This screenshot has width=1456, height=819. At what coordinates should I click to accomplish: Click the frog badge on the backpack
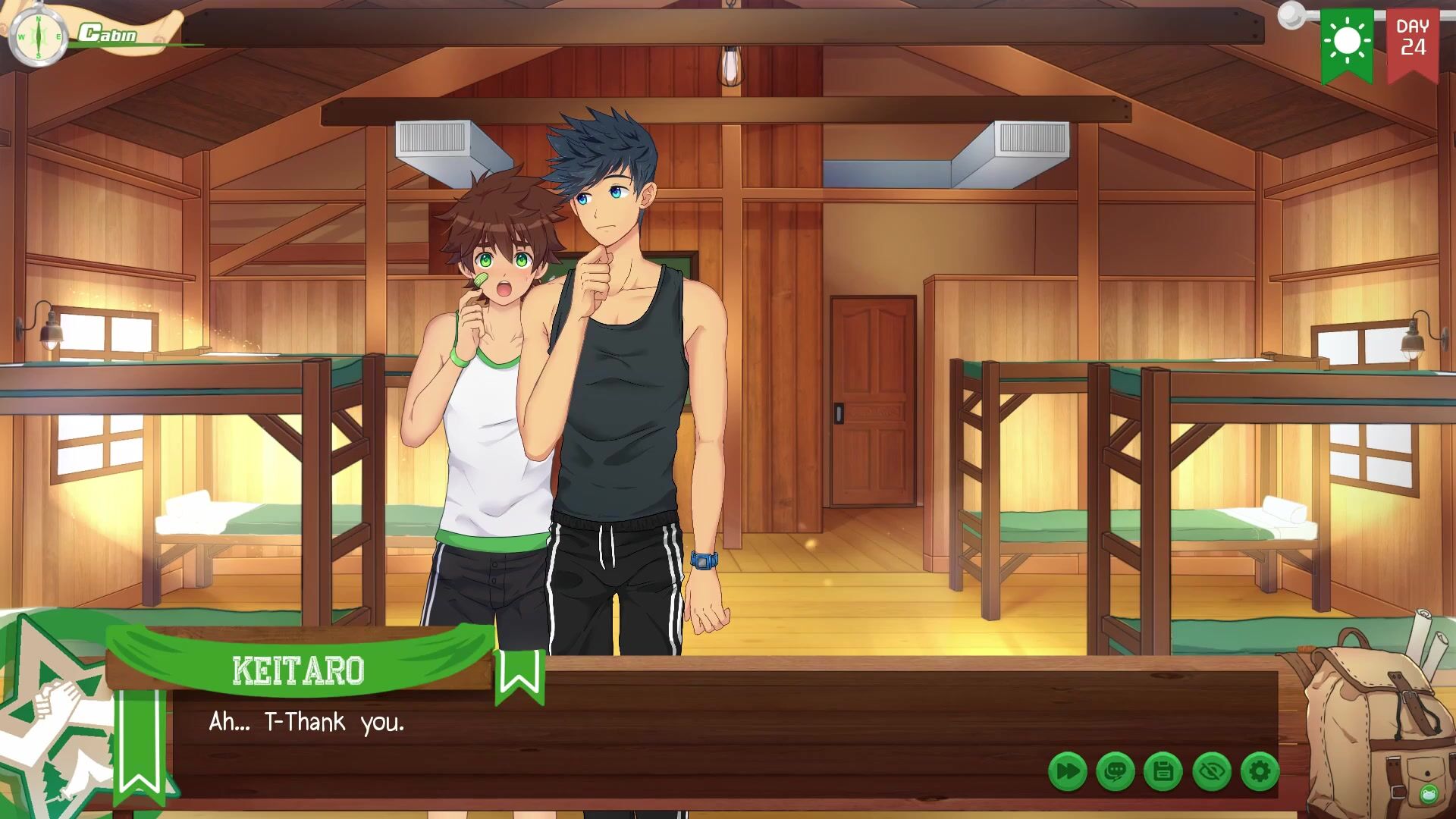coord(1429,794)
